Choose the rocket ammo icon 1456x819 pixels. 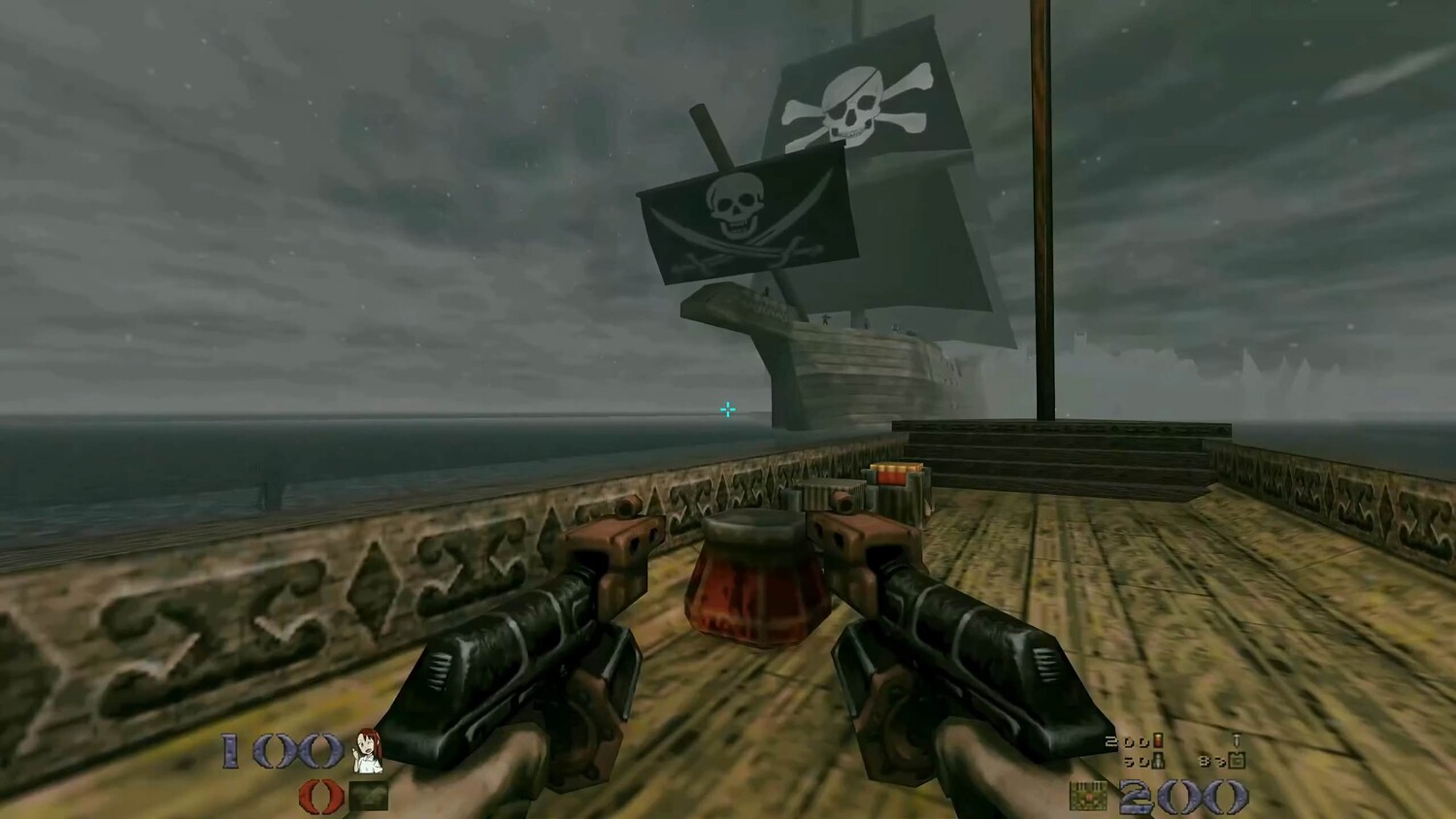coord(1158,761)
